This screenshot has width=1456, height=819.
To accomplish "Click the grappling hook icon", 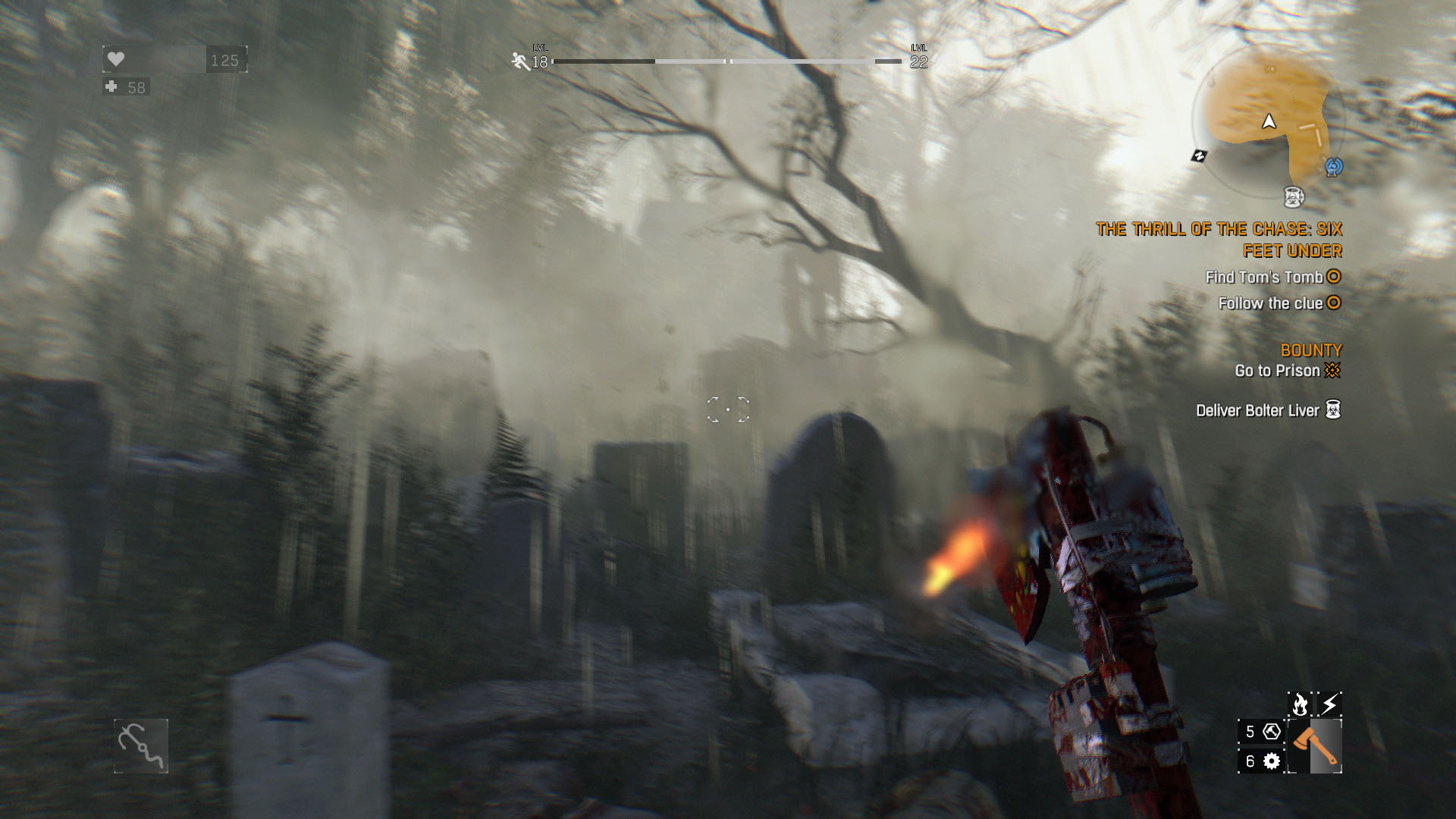I will (141, 746).
